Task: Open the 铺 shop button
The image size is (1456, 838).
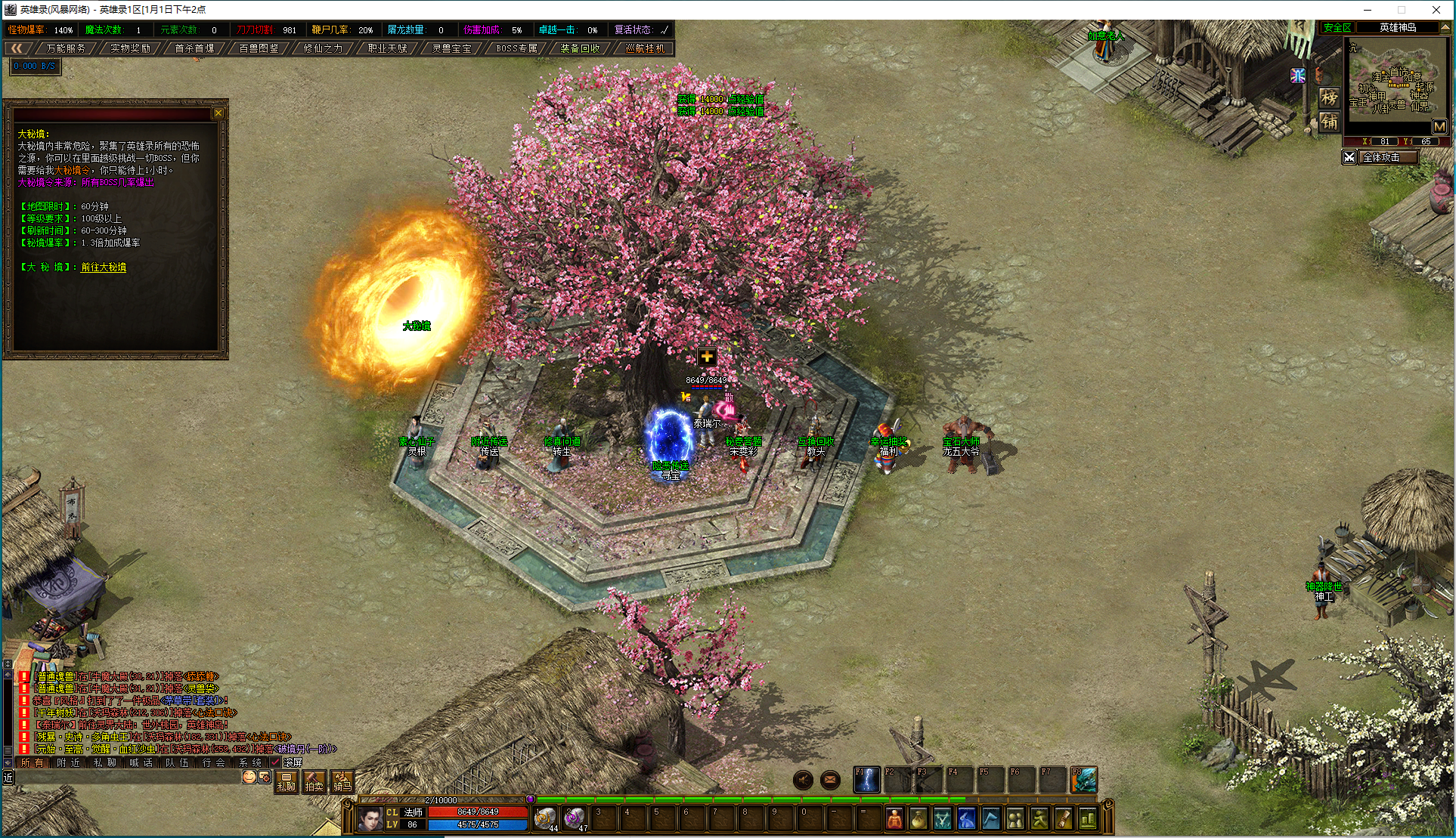Action: (1329, 122)
